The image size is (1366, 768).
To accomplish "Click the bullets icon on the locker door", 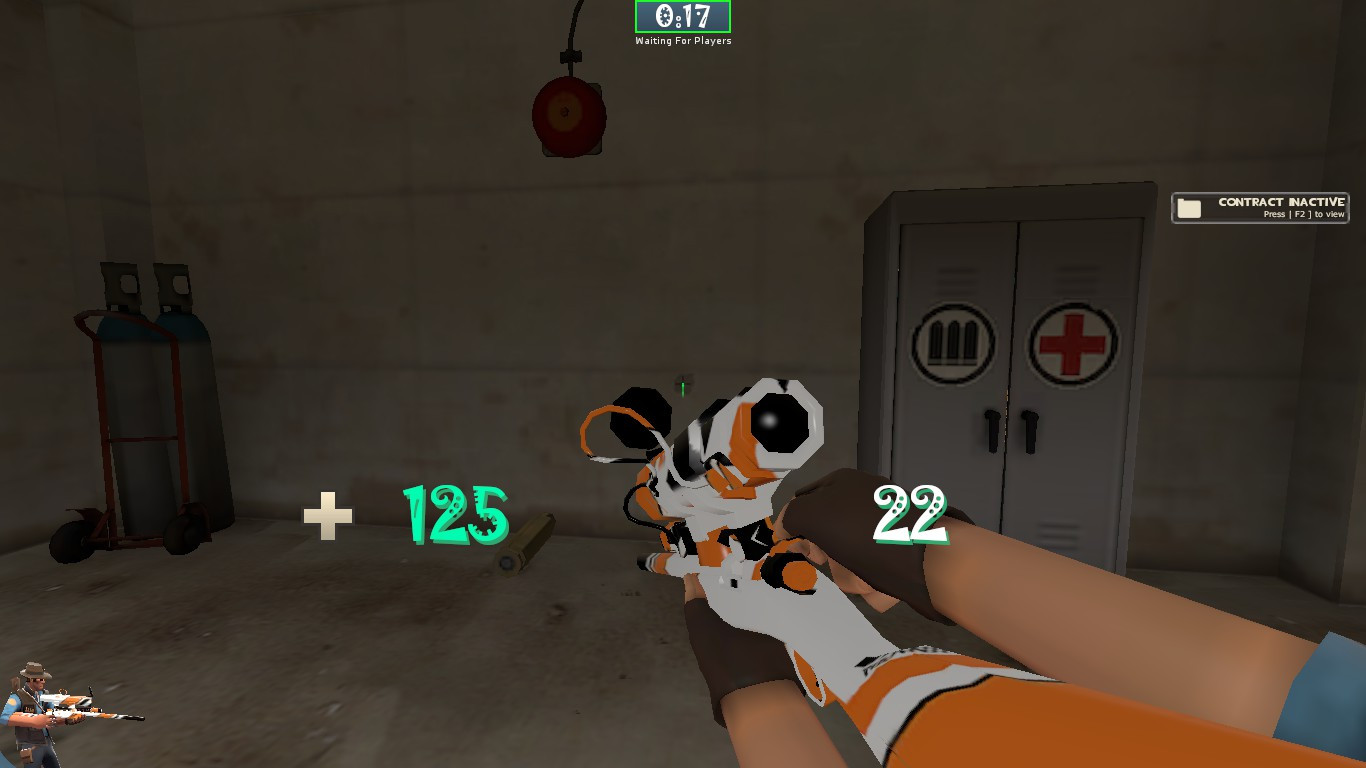I will tap(954, 341).
